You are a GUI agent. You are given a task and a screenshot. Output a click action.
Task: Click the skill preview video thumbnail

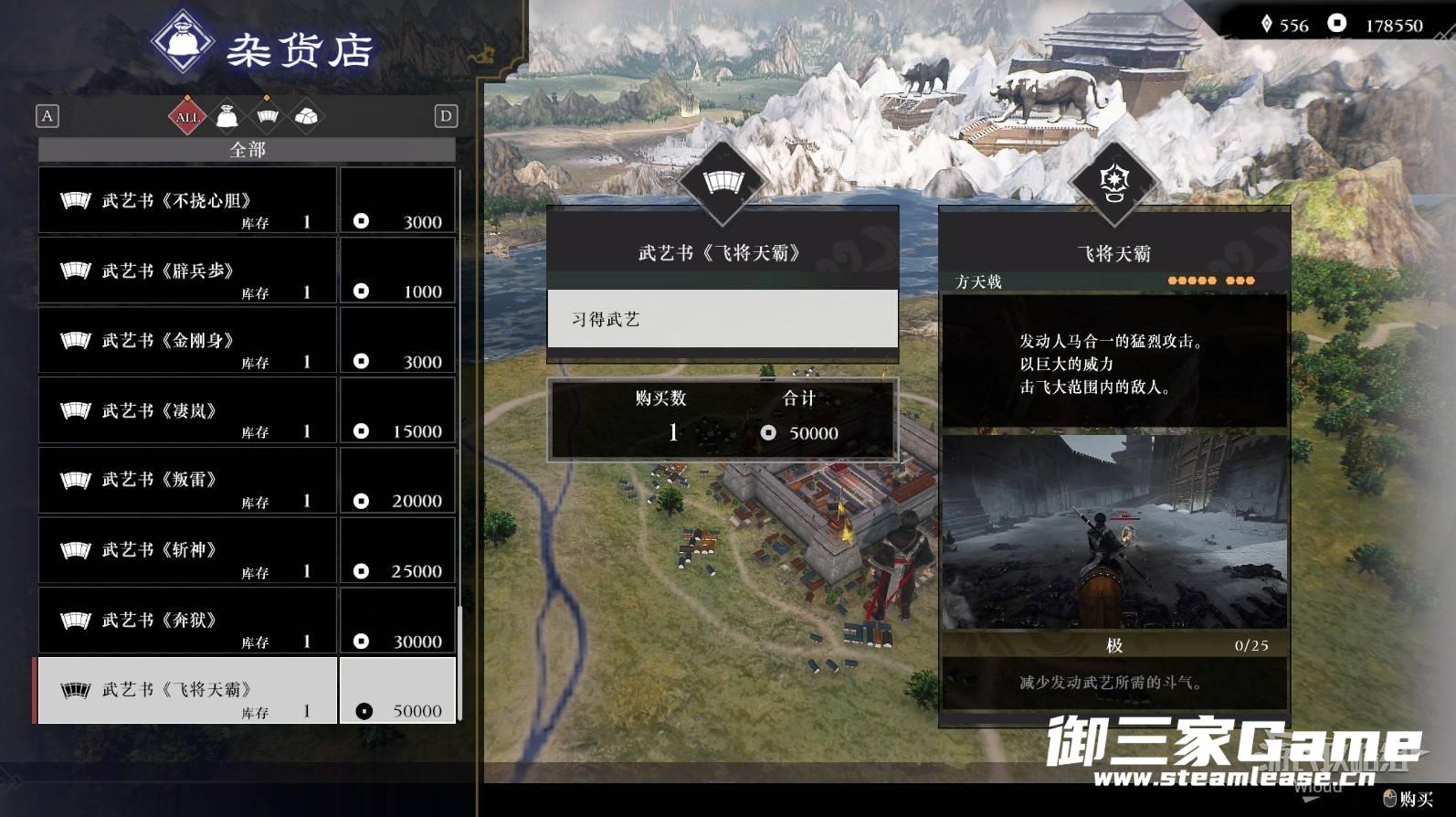pyautogui.click(x=1113, y=532)
